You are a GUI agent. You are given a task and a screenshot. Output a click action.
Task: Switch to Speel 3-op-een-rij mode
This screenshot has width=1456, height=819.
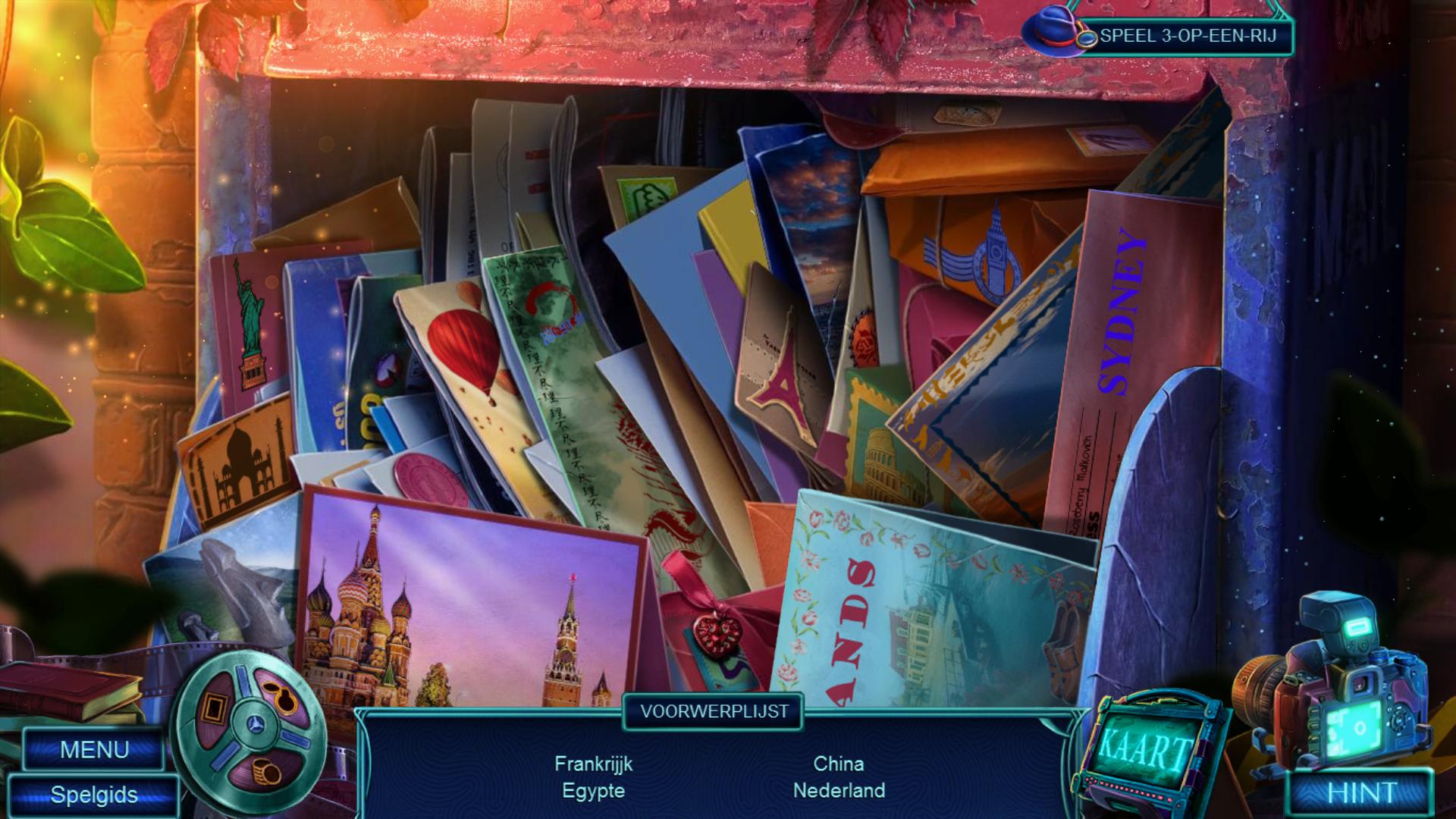coord(1188,36)
